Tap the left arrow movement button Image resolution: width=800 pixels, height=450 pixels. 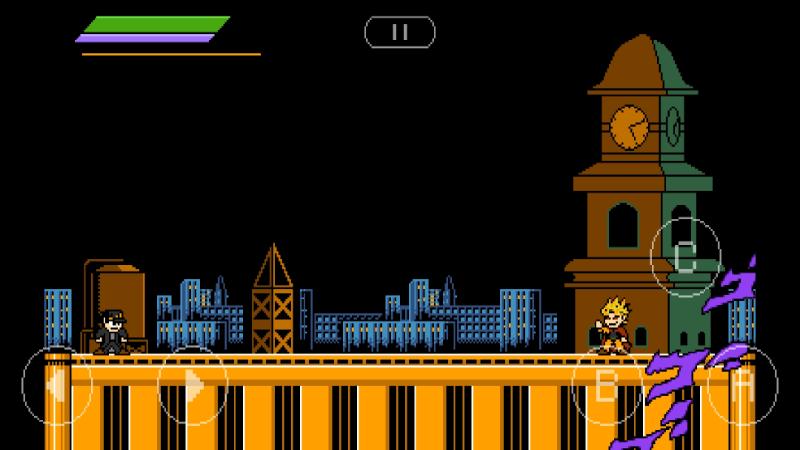(x=57, y=385)
